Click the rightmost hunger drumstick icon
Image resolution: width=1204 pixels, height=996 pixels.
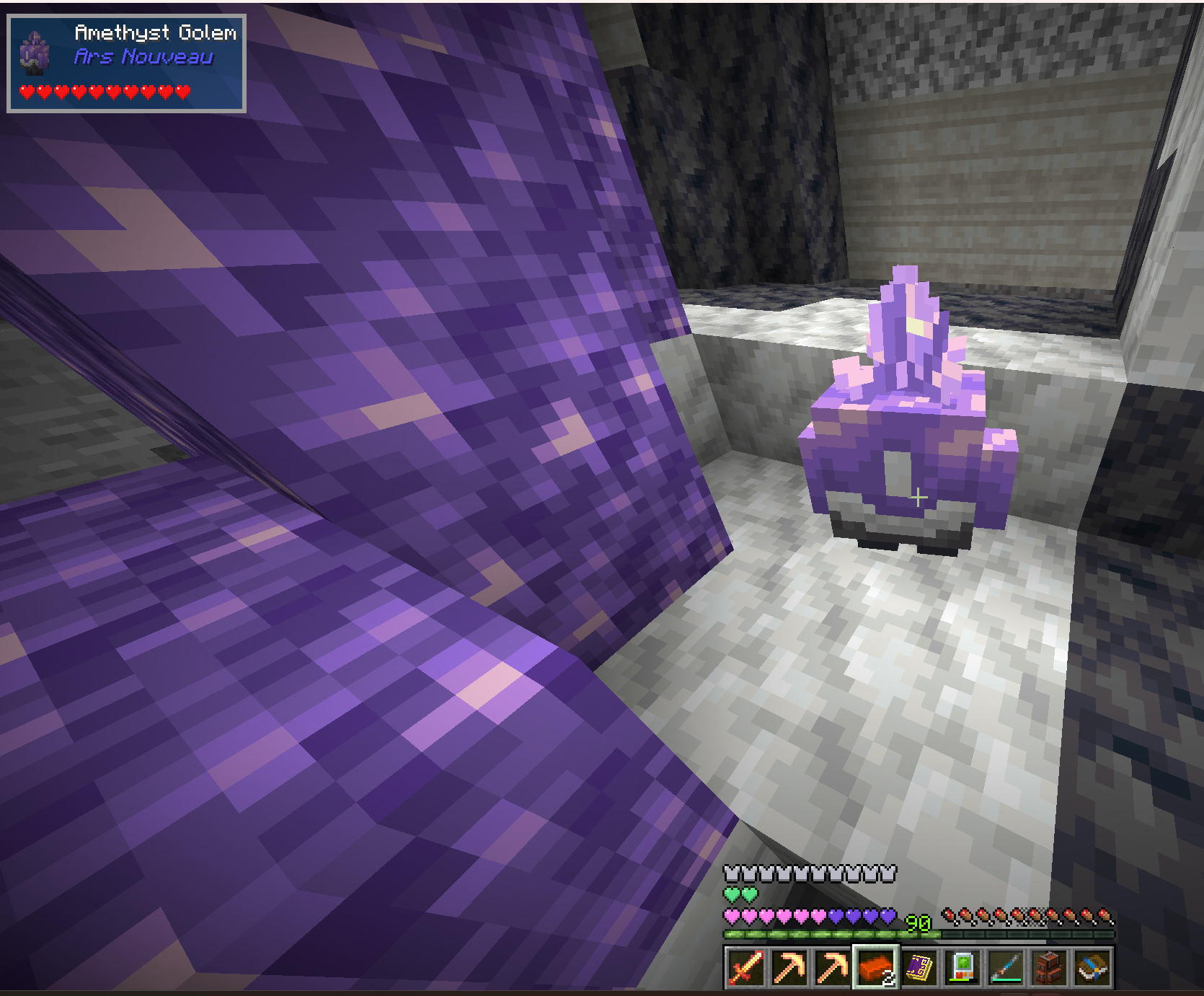[1107, 916]
